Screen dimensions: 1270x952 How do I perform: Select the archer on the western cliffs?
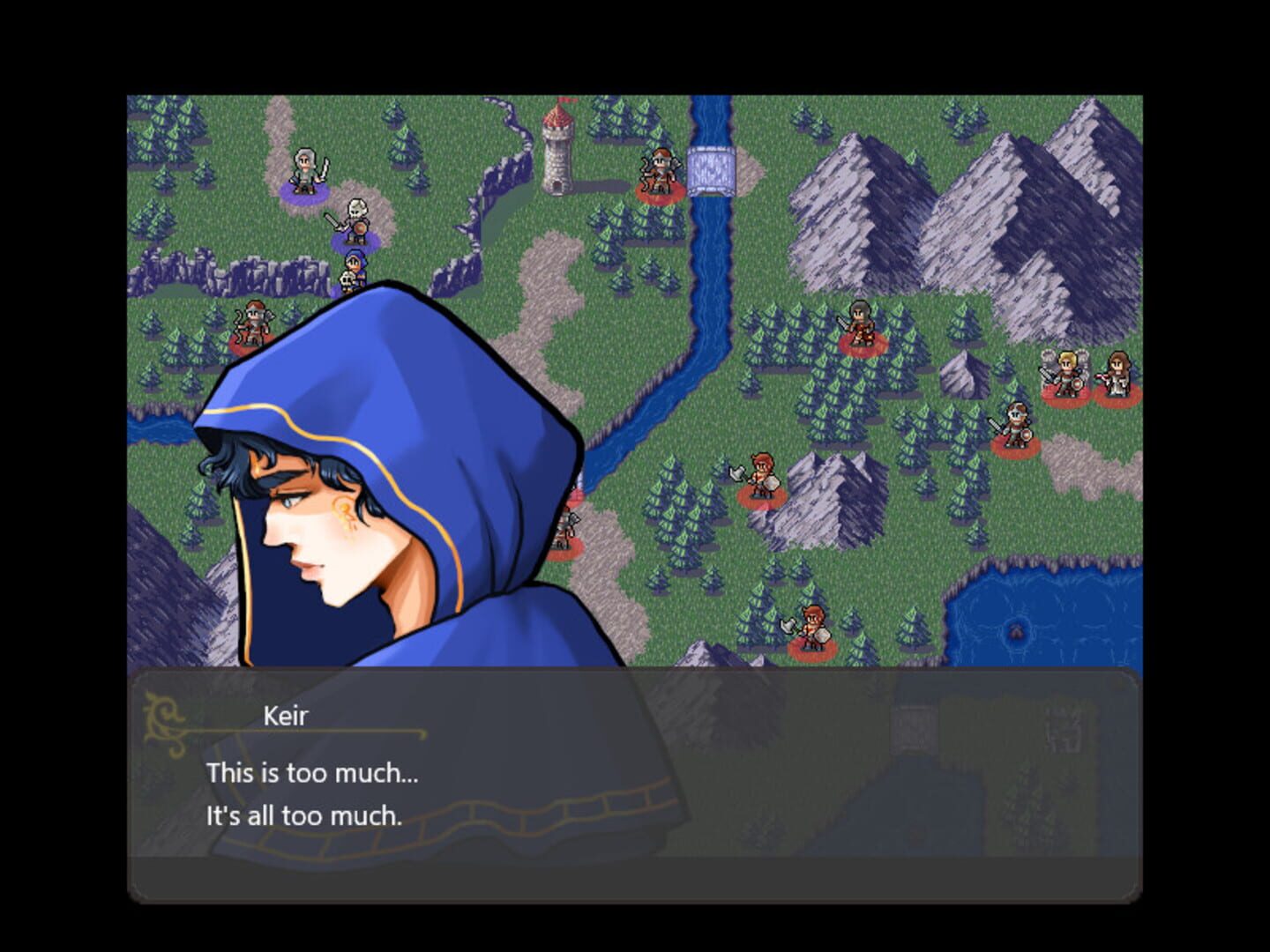coord(253,322)
